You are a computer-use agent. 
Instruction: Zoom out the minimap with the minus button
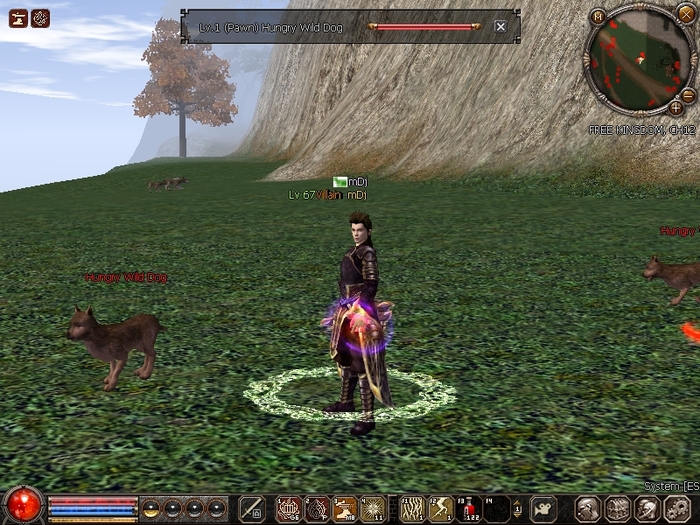pyautogui.click(x=688, y=94)
